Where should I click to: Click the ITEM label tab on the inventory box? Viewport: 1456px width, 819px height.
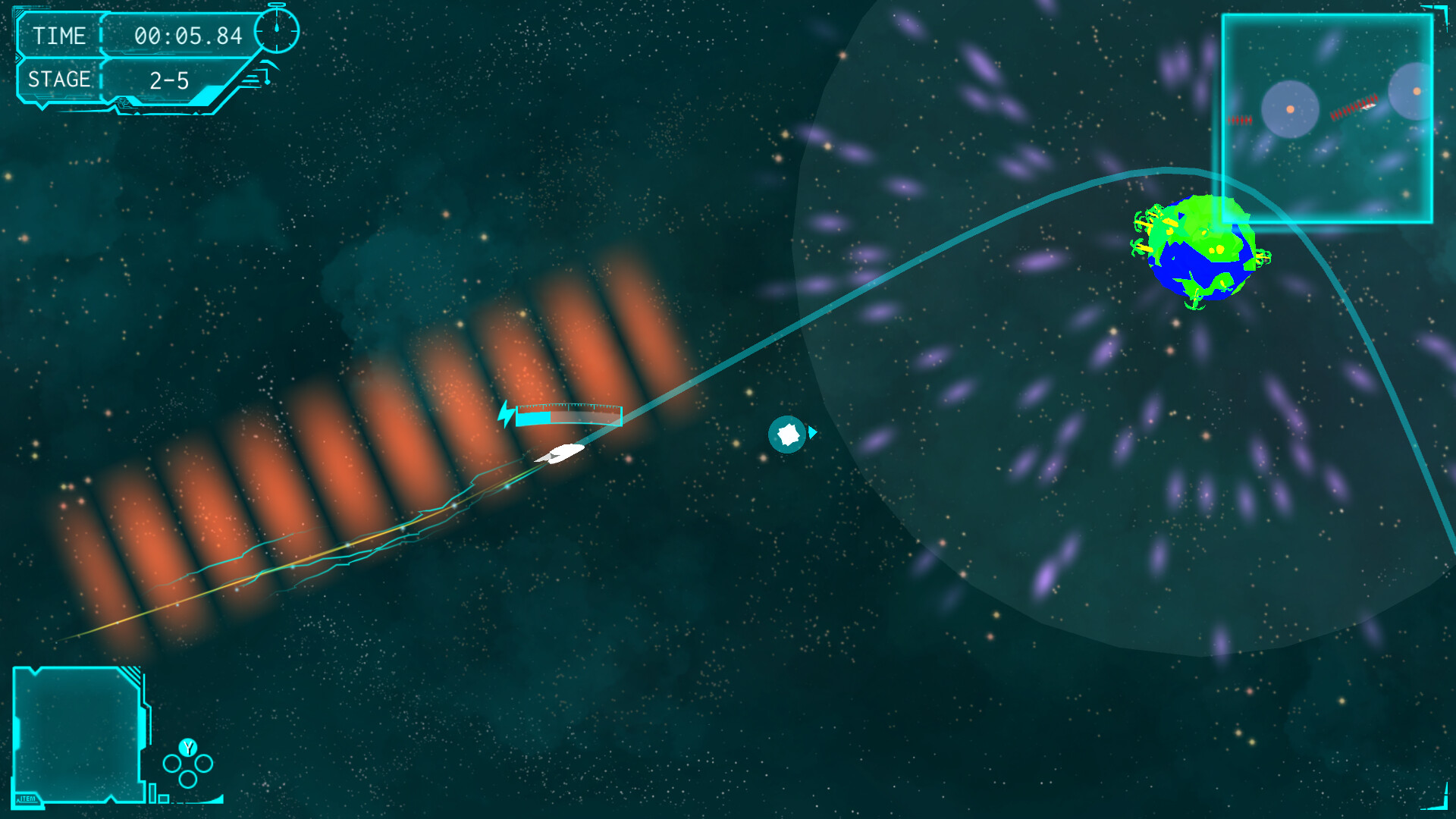click(26, 798)
